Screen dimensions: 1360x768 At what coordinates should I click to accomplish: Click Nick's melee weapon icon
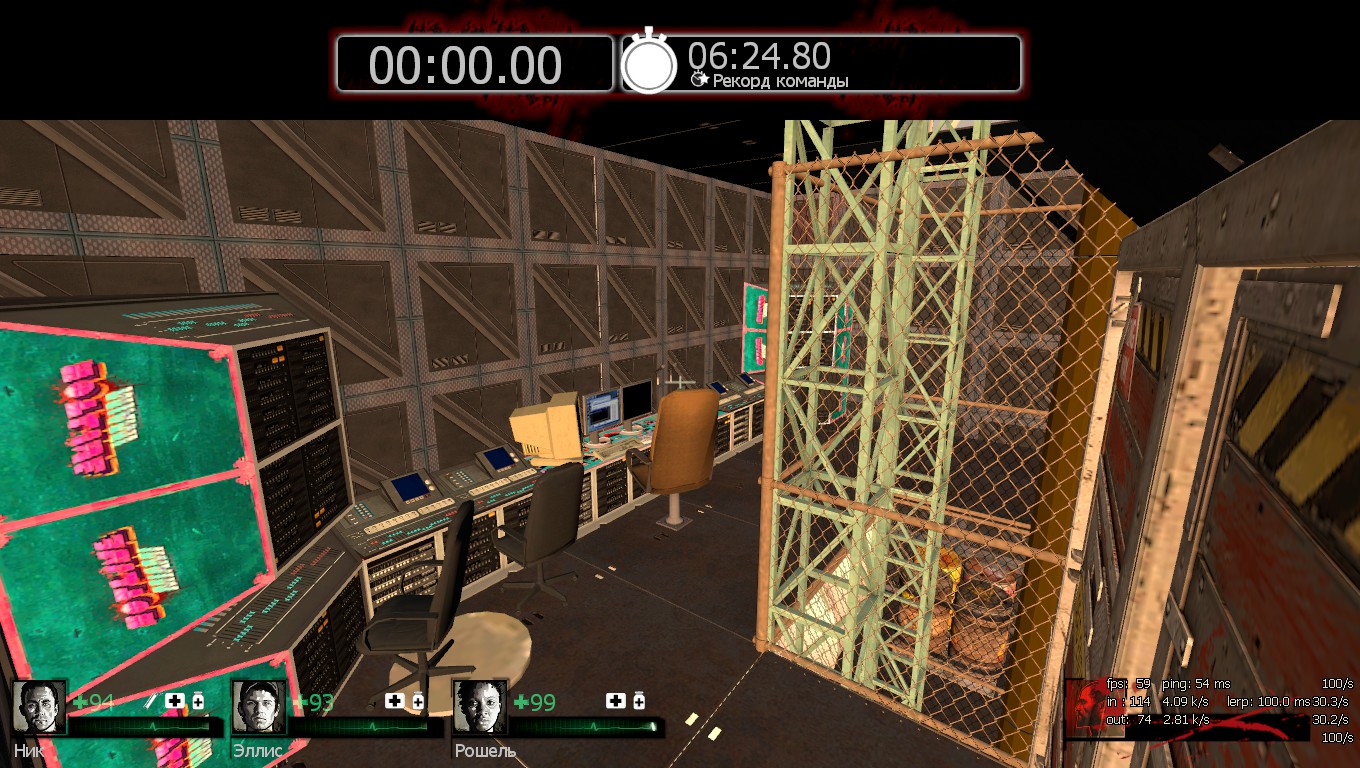point(153,701)
